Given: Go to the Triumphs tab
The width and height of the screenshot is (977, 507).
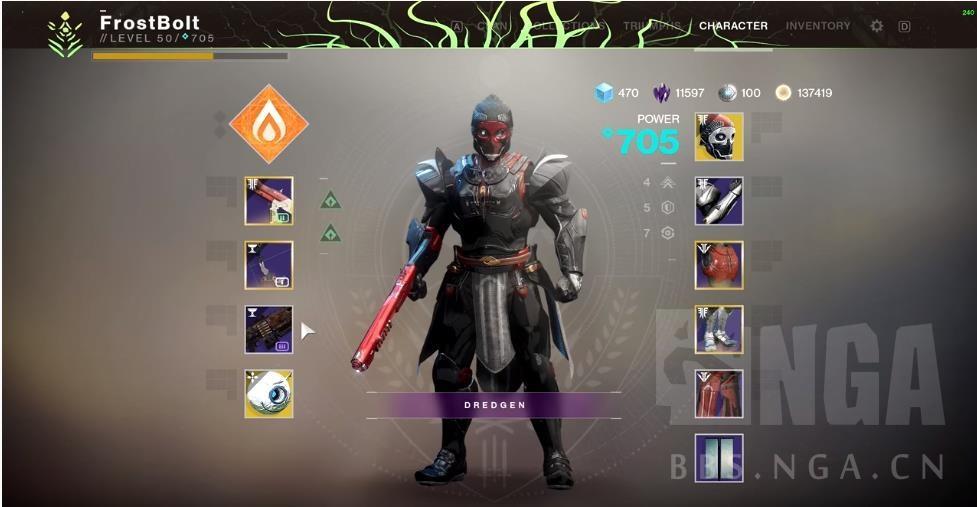Looking at the screenshot, I should click(651, 26).
